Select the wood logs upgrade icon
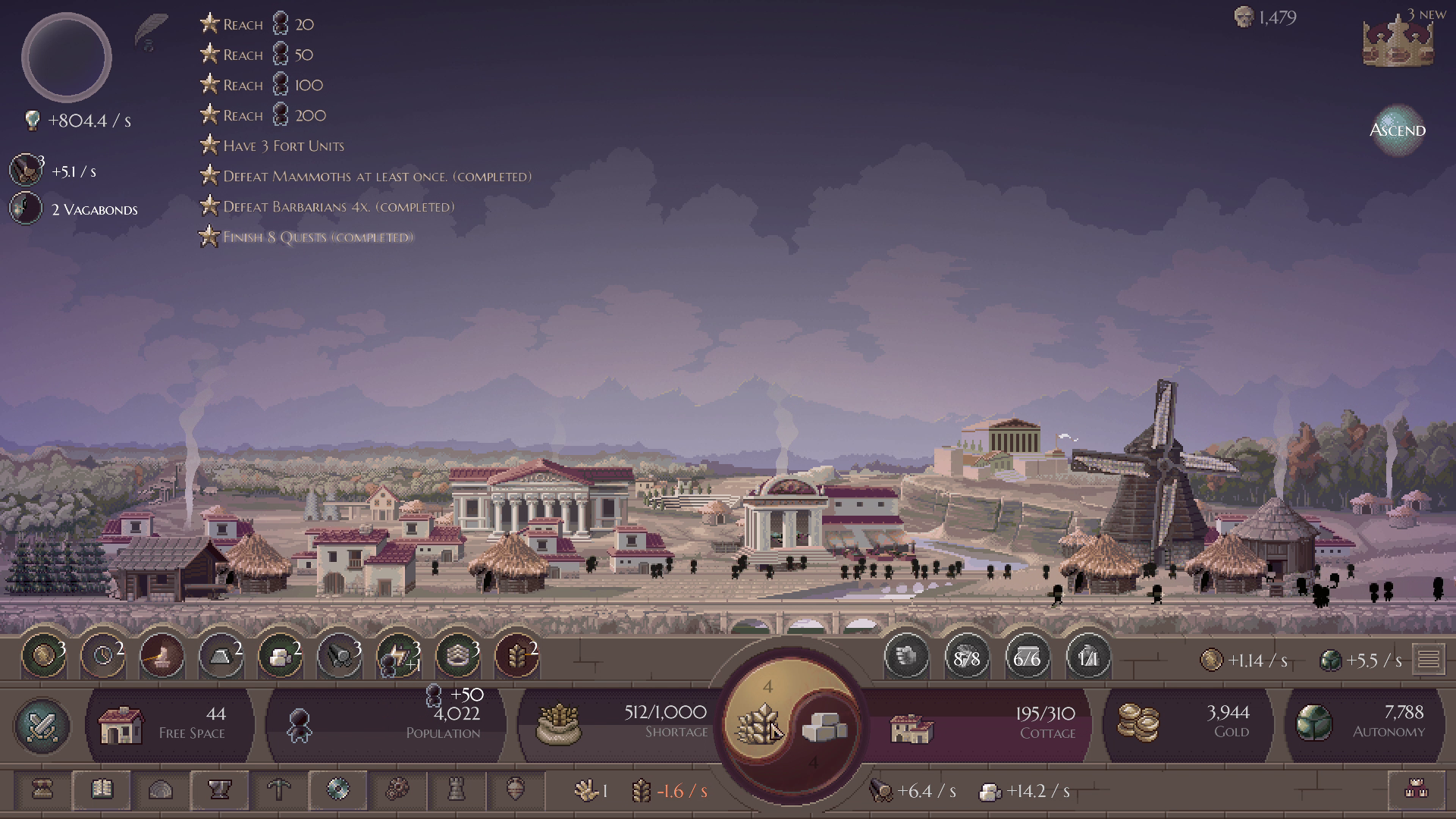1456x819 pixels. click(x=339, y=654)
